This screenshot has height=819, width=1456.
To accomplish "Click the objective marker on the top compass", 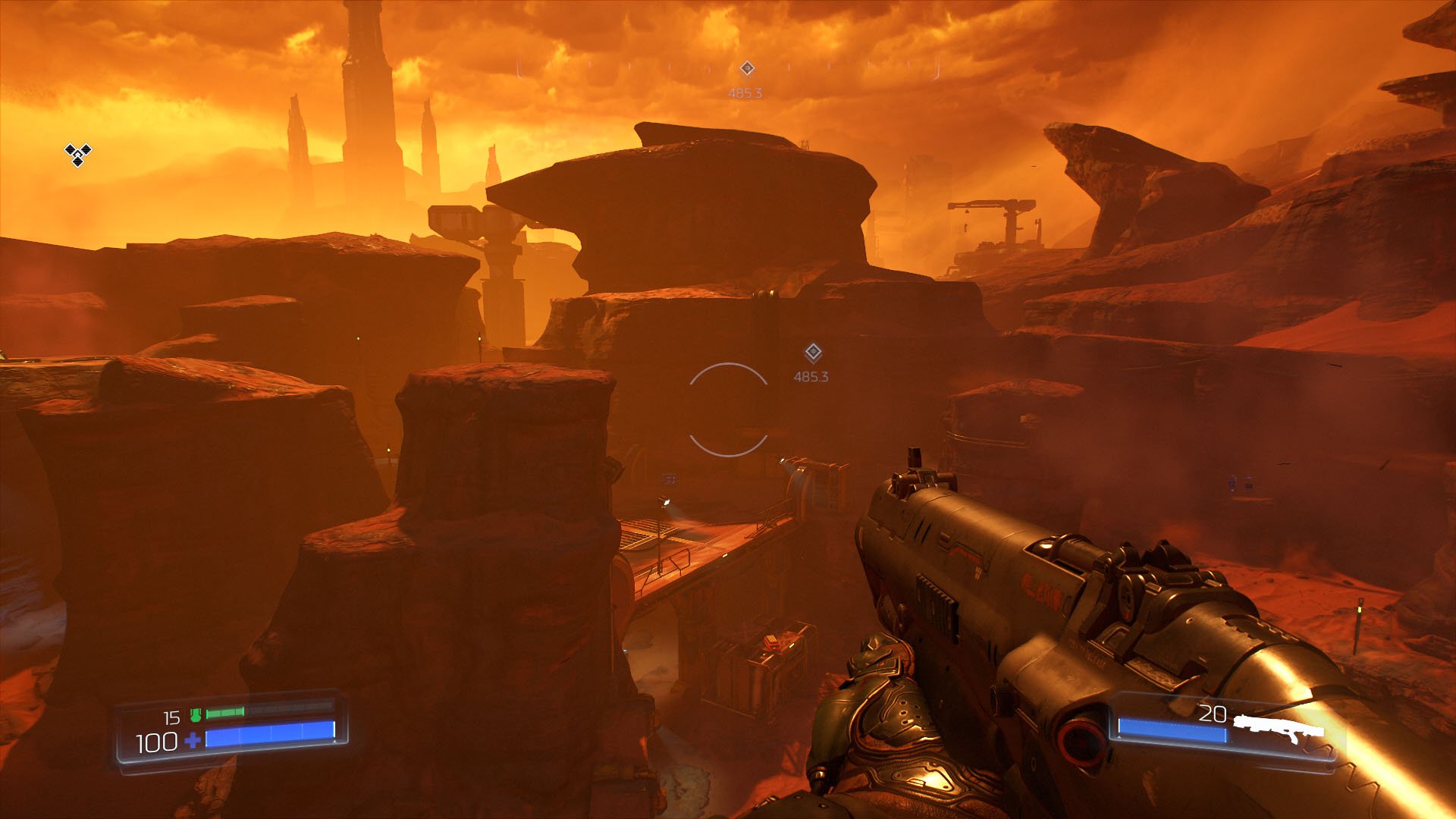I will (747, 69).
